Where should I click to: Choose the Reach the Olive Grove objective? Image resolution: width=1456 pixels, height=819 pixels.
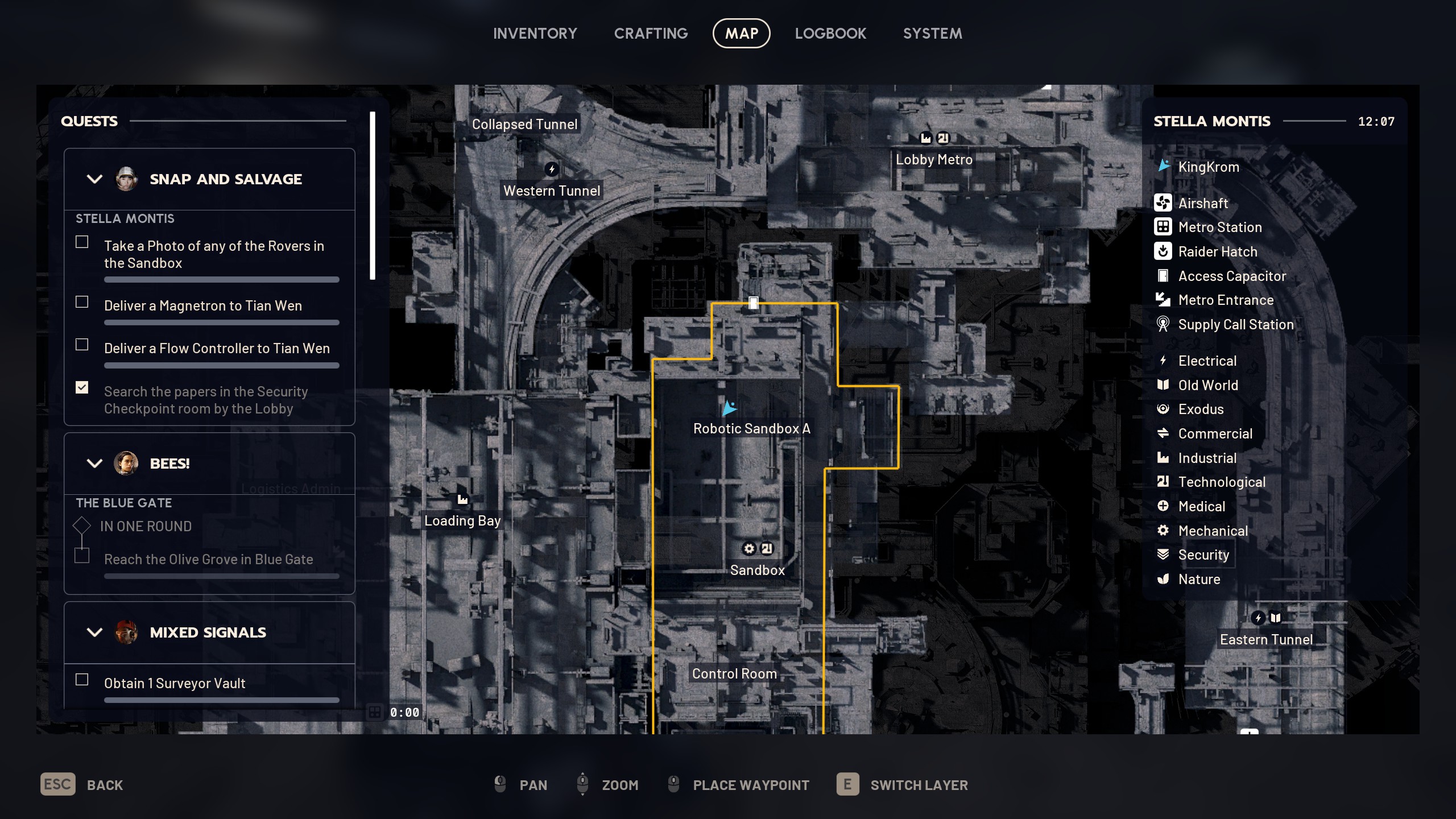click(x=208, y=560)
